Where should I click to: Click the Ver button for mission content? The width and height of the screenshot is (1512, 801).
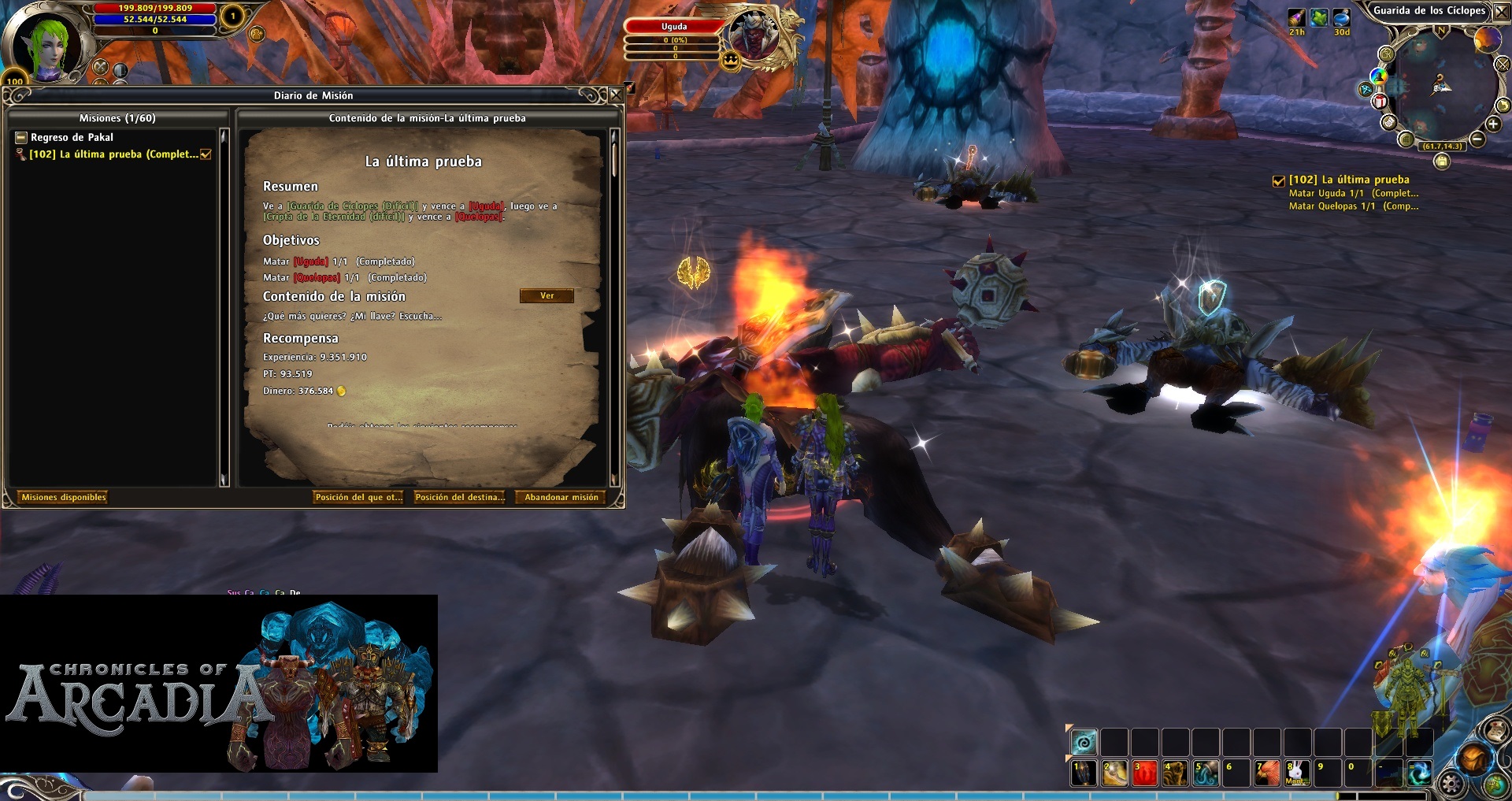tap(547, 296)
